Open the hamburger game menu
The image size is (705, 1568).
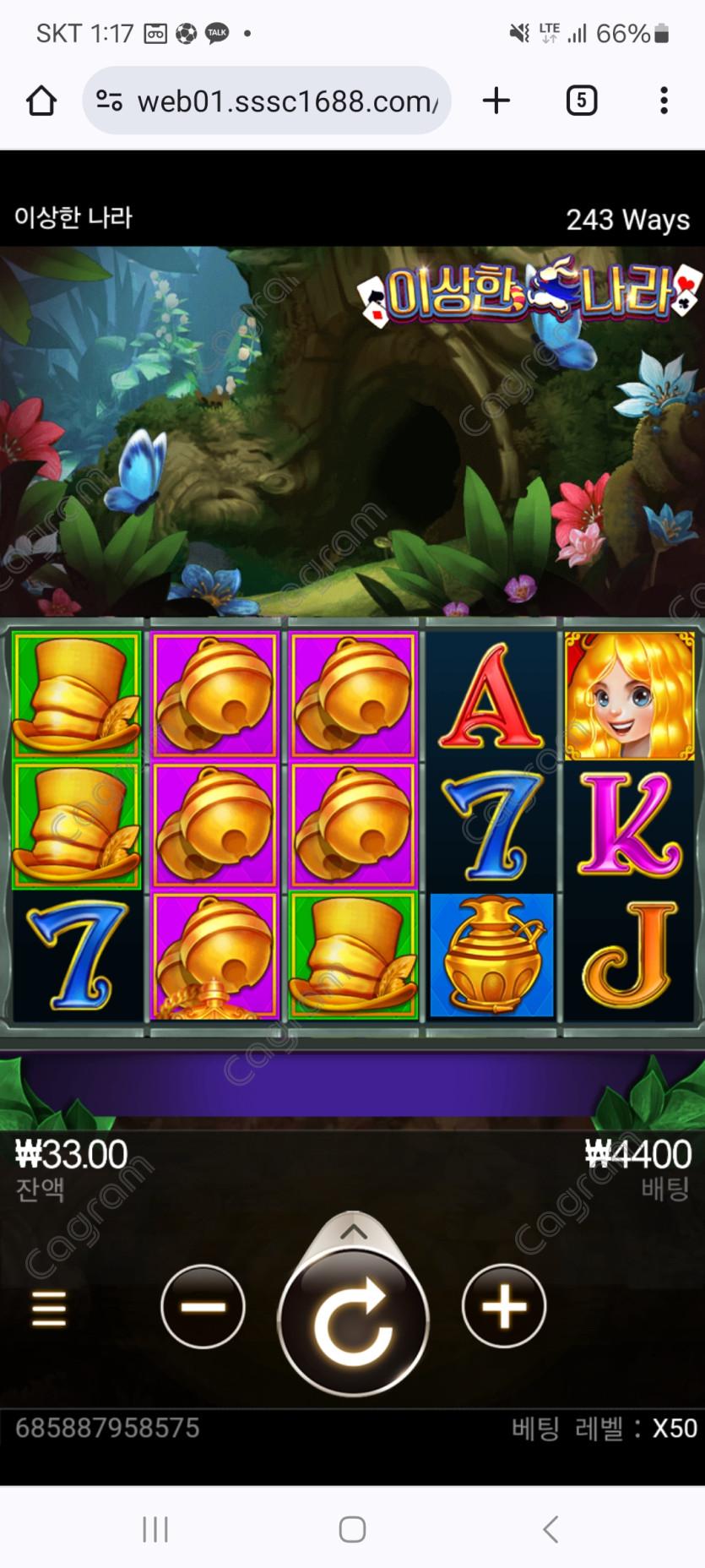49,1308
